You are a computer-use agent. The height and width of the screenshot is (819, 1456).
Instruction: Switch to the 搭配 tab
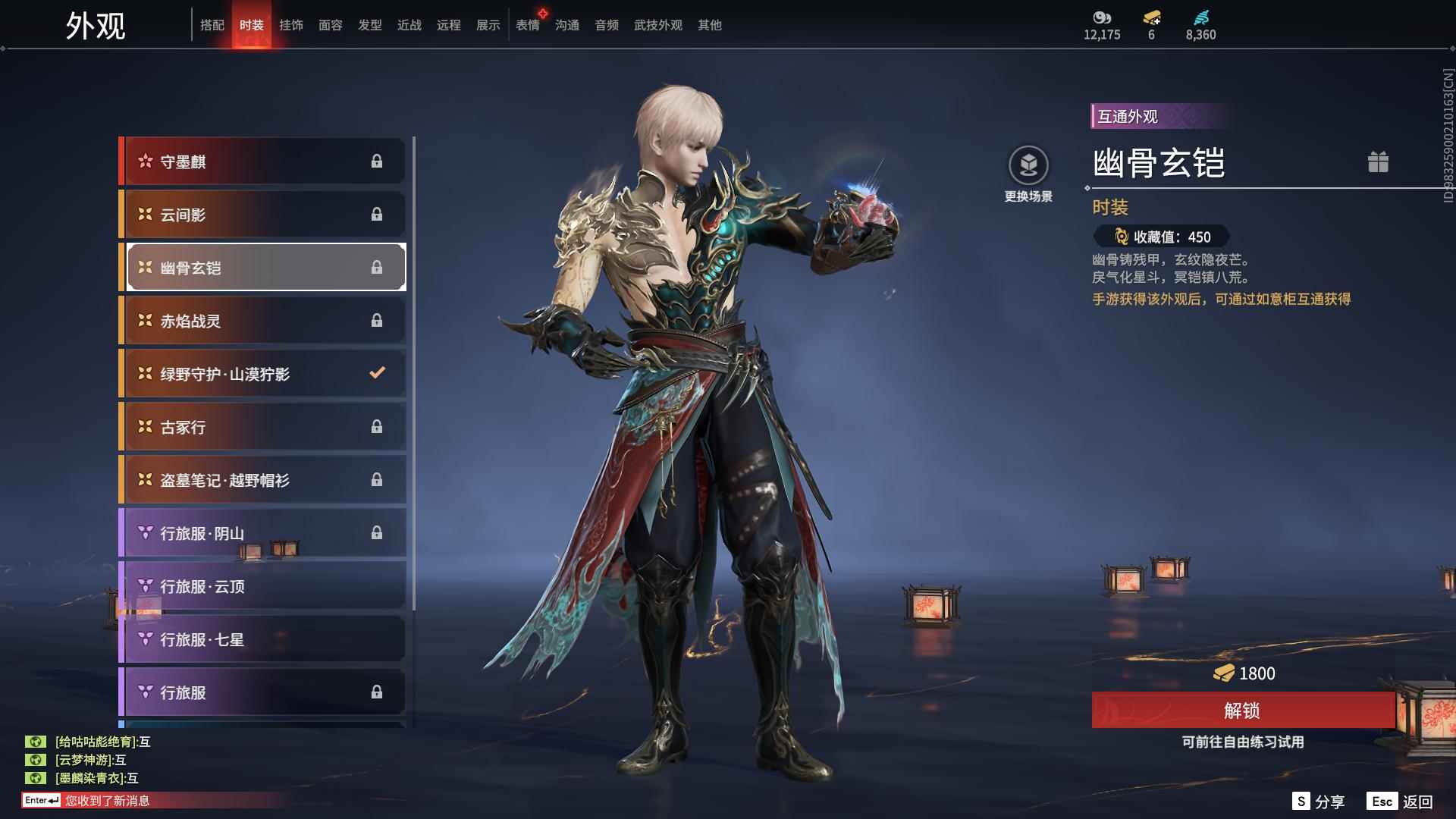tap(212, 25)
